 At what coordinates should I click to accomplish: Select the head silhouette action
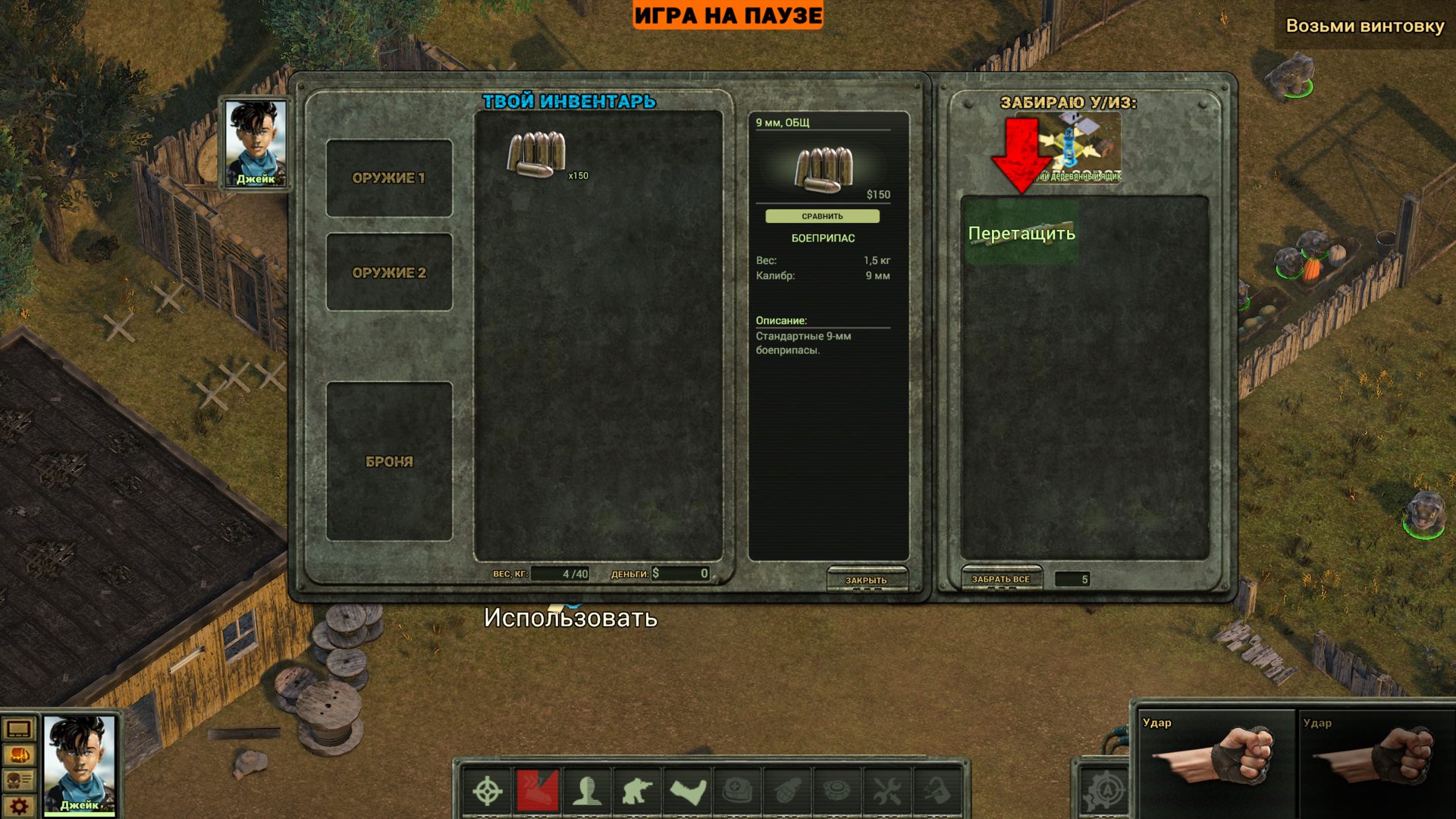click(588, 792)
